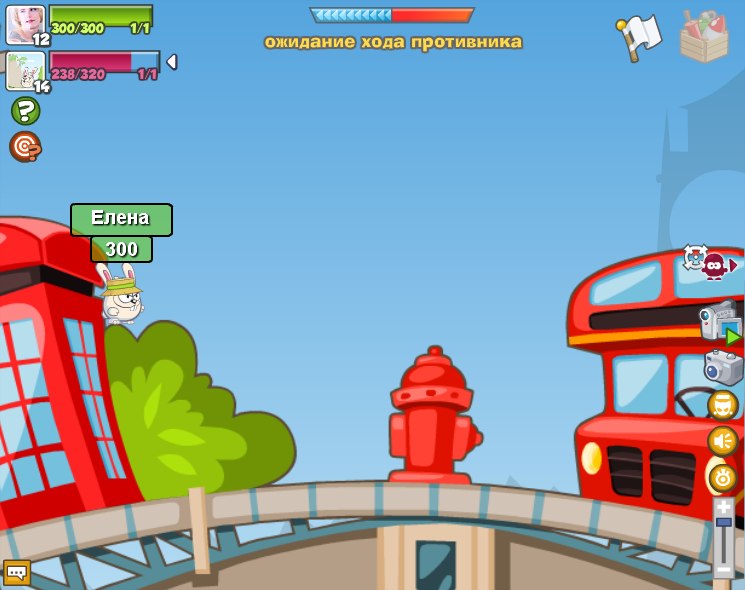Click the white surrender flag

click(640, 36)
